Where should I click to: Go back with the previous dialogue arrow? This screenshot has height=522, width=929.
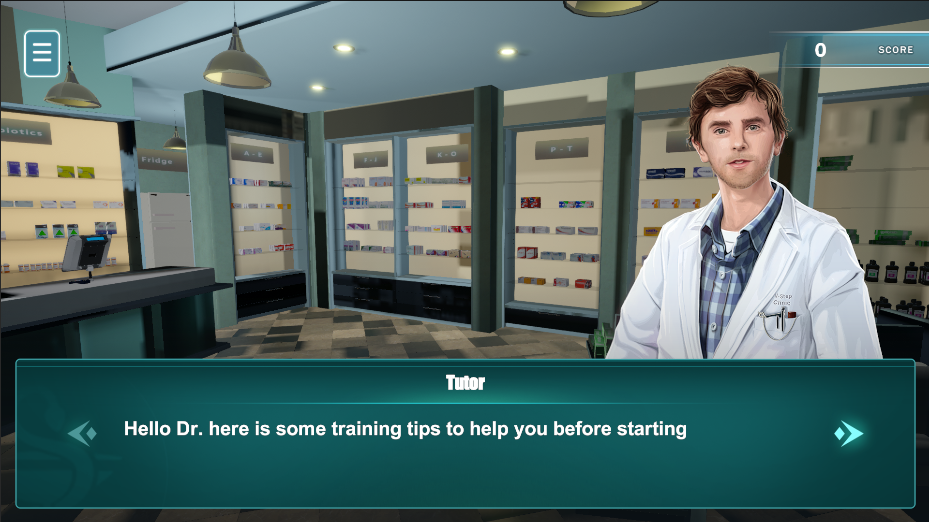82,433
